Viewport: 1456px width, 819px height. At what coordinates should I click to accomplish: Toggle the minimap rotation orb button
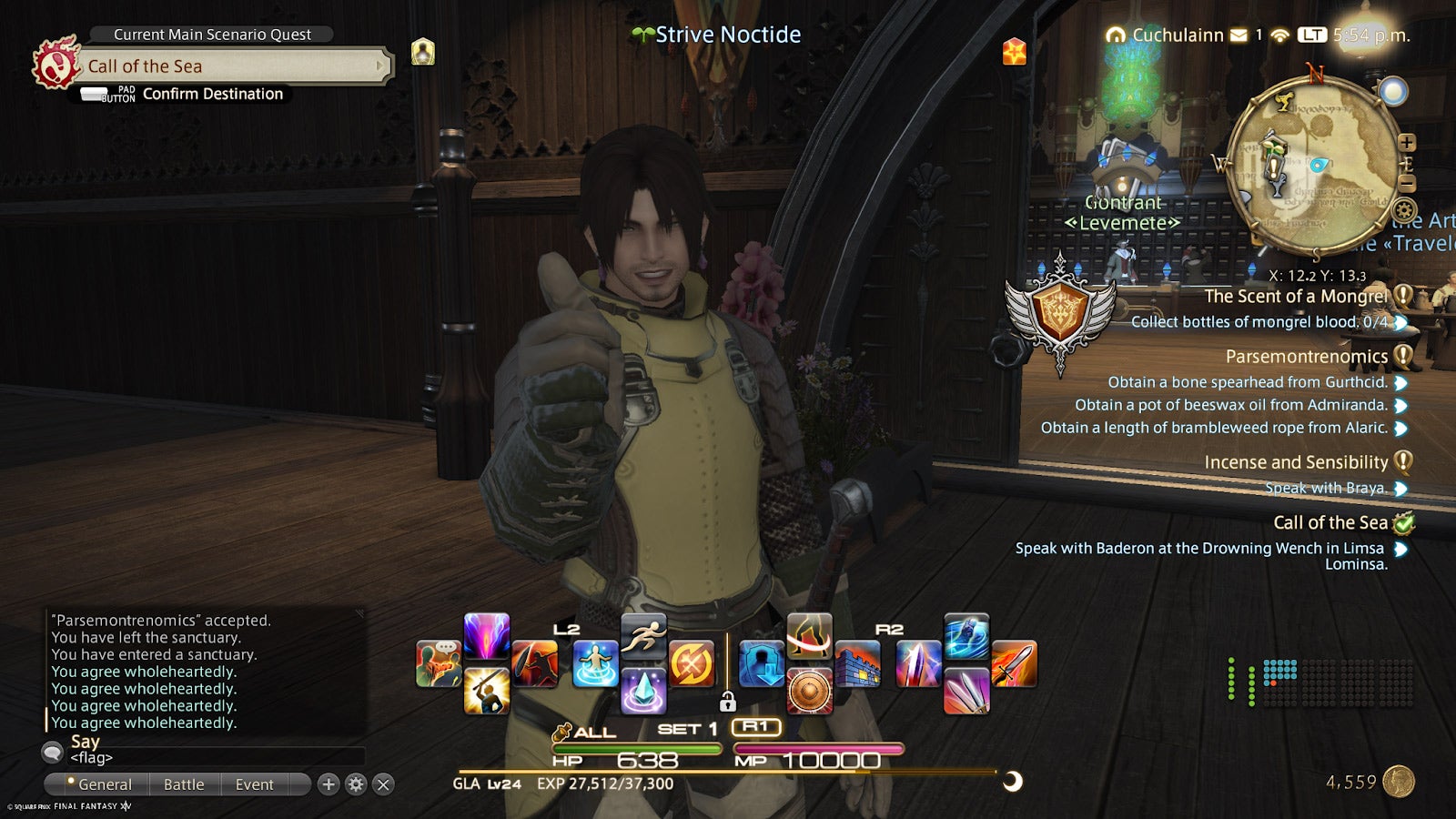(1393, 90)
